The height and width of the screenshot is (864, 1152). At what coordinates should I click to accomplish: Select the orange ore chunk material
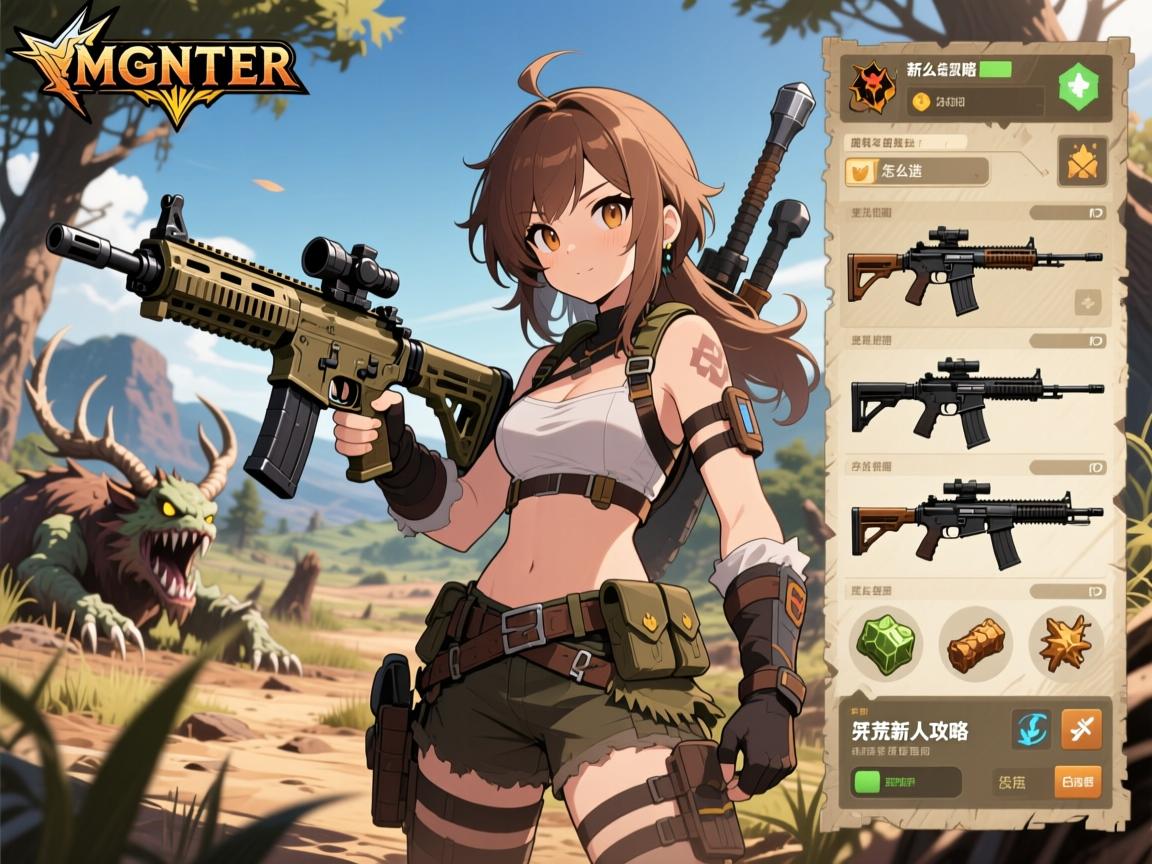point(975,643)
